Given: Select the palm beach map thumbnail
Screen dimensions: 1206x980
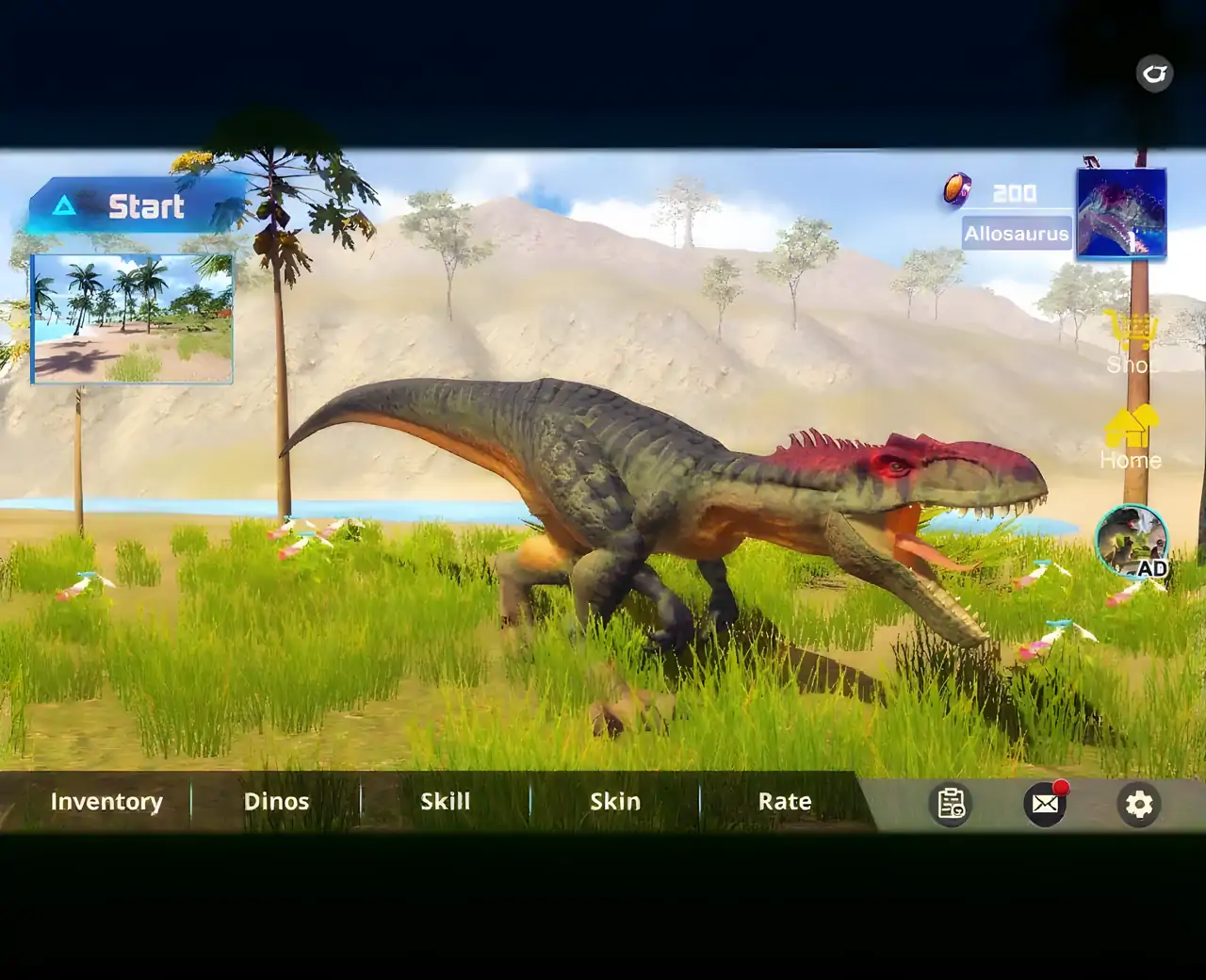Looking at the screenshot, I should (x=132, y=318).
